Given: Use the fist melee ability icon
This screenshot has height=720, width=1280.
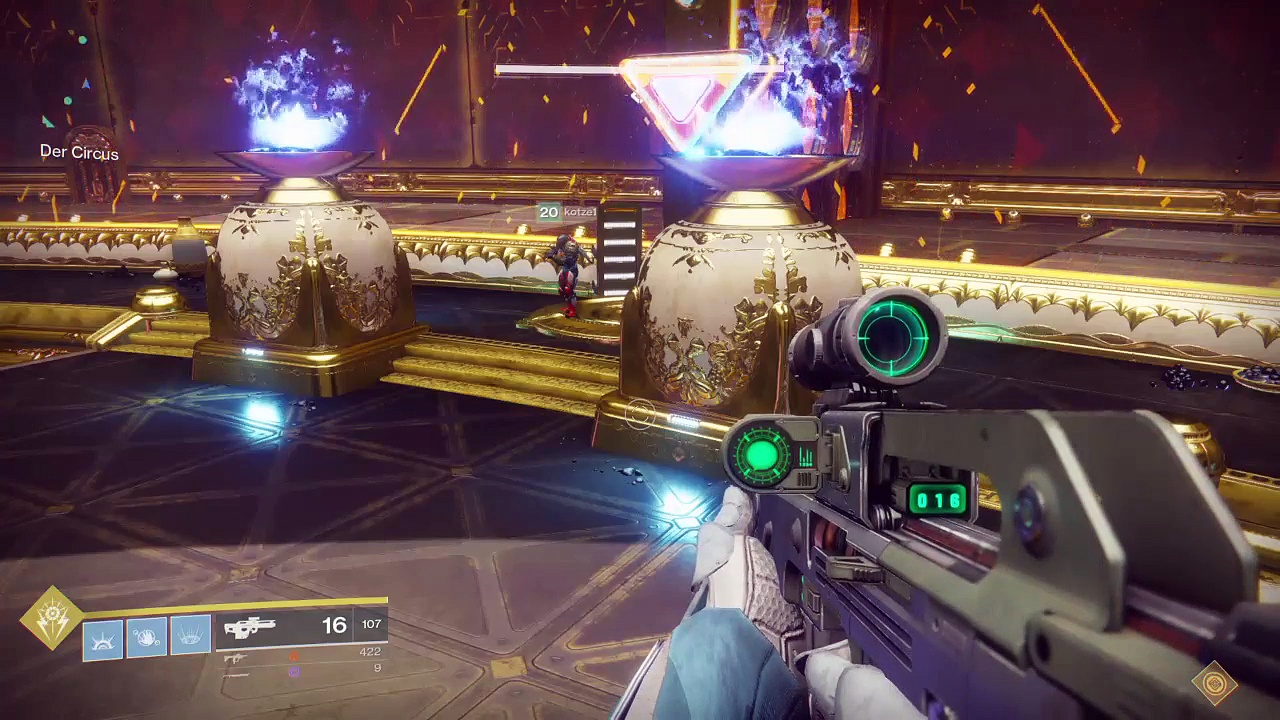Looking at the screenshot, I should (x=147, y=638).
